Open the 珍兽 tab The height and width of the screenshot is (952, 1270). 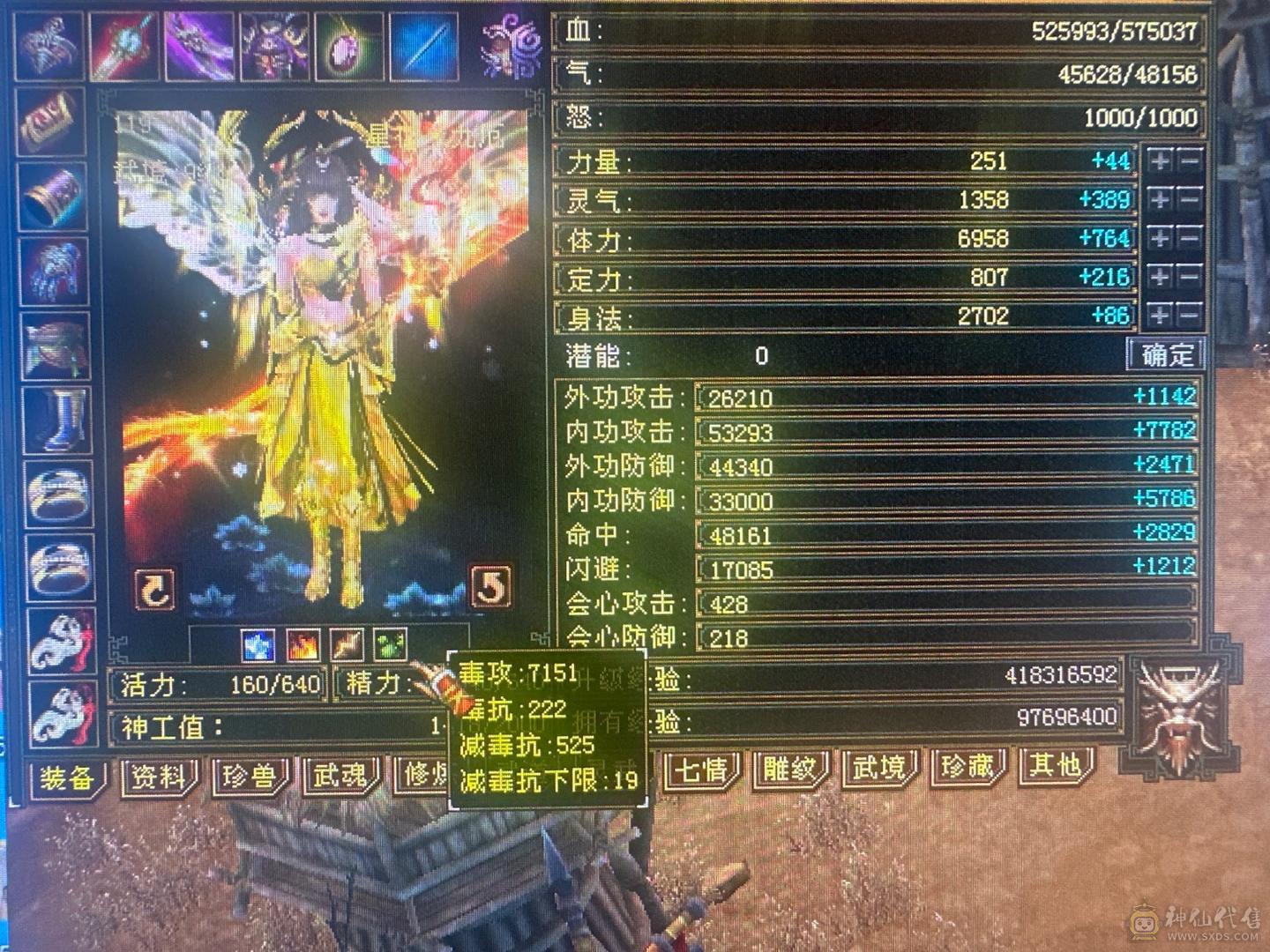249,777
